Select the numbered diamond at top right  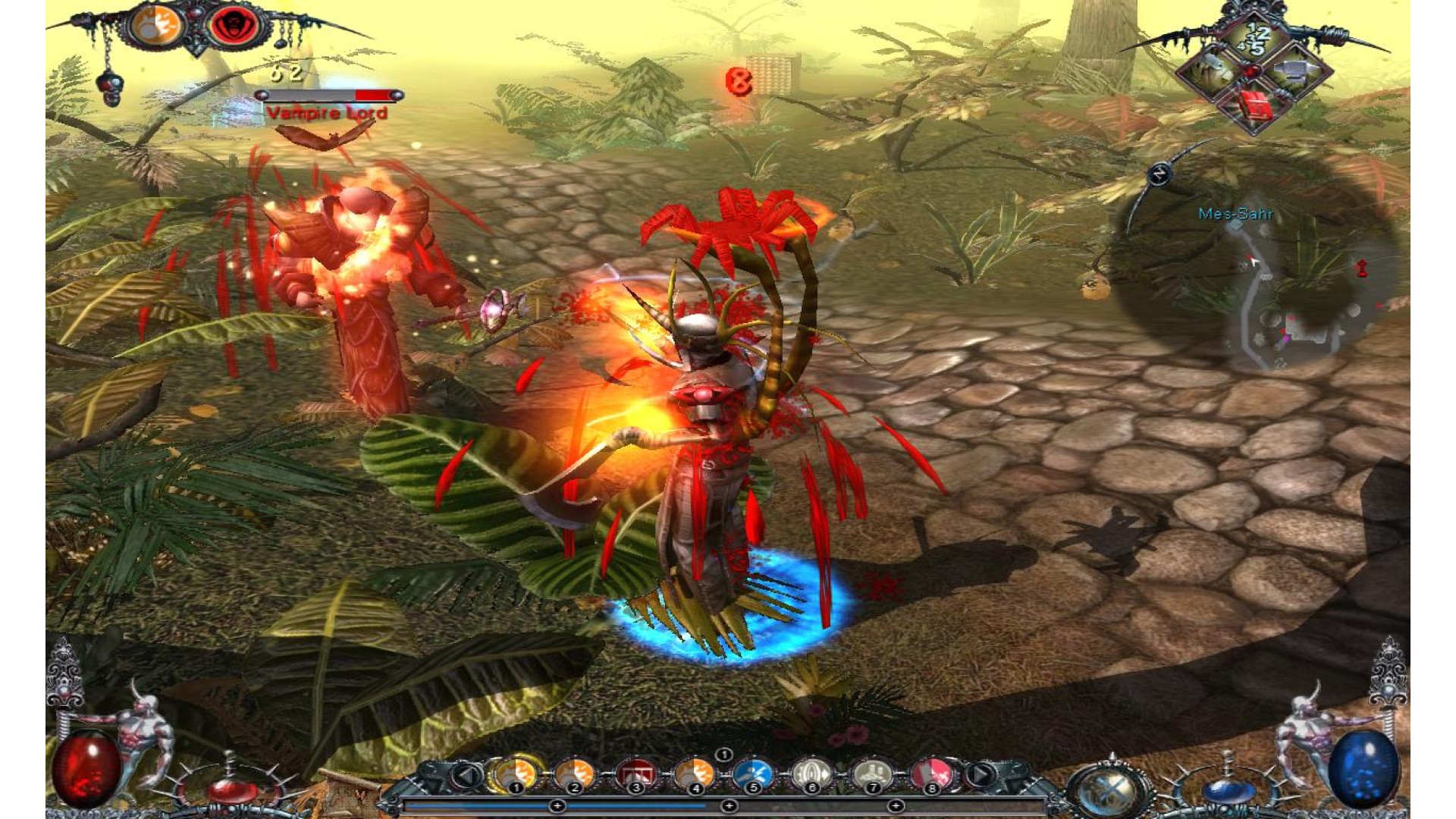click(x=1255, y=38)
